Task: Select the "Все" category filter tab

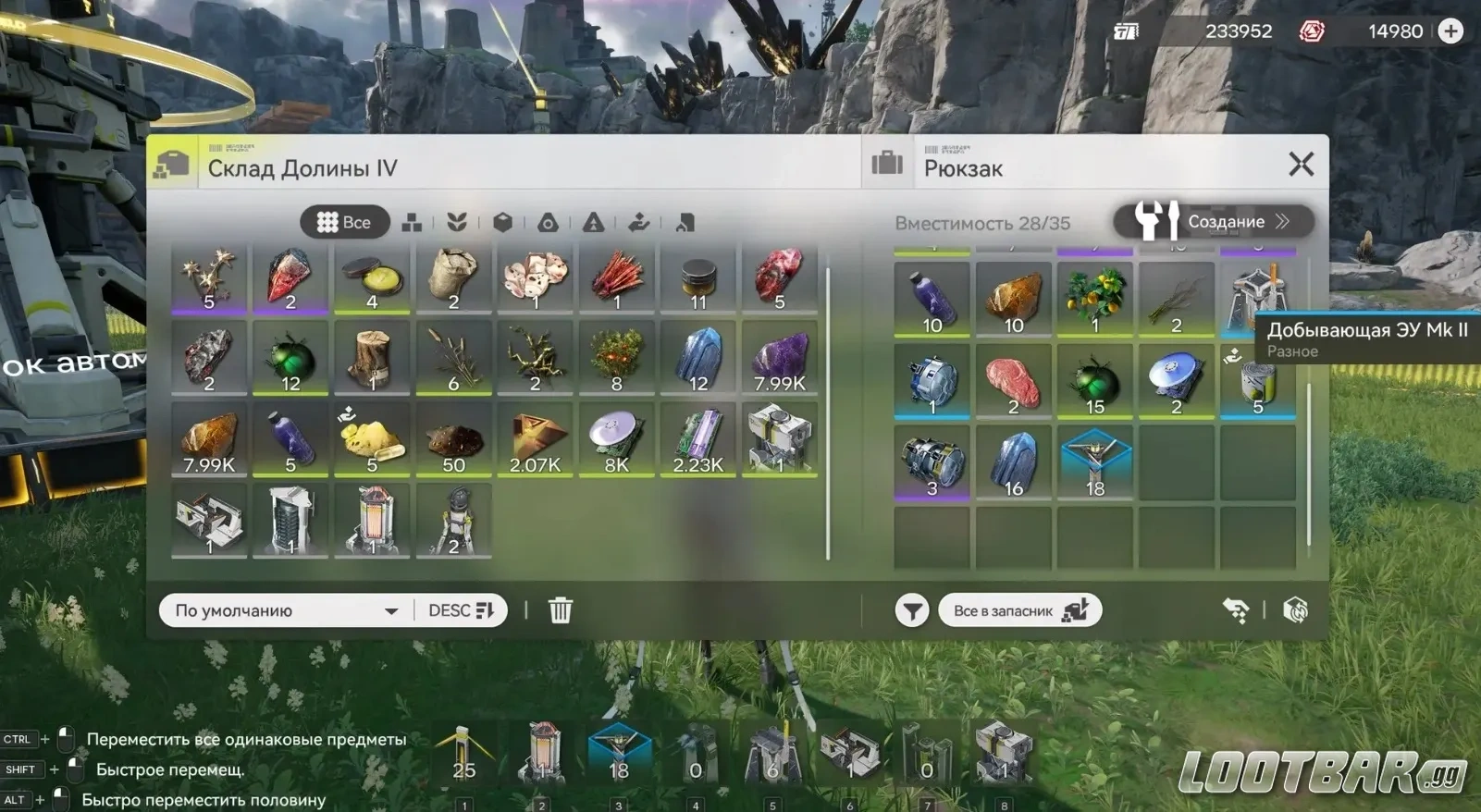Action: tap(344, 222)
